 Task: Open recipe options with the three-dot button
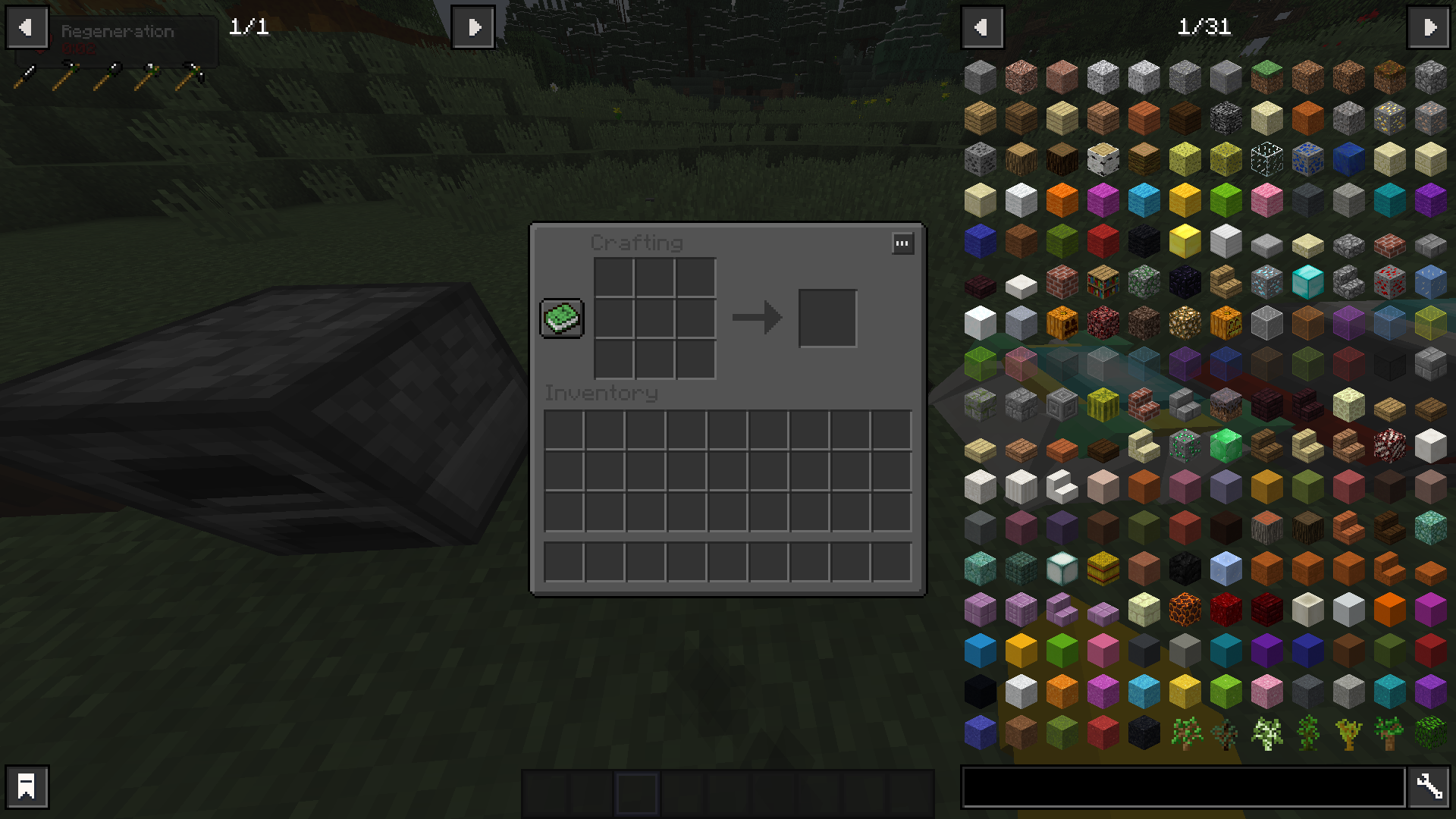[902, 243]
